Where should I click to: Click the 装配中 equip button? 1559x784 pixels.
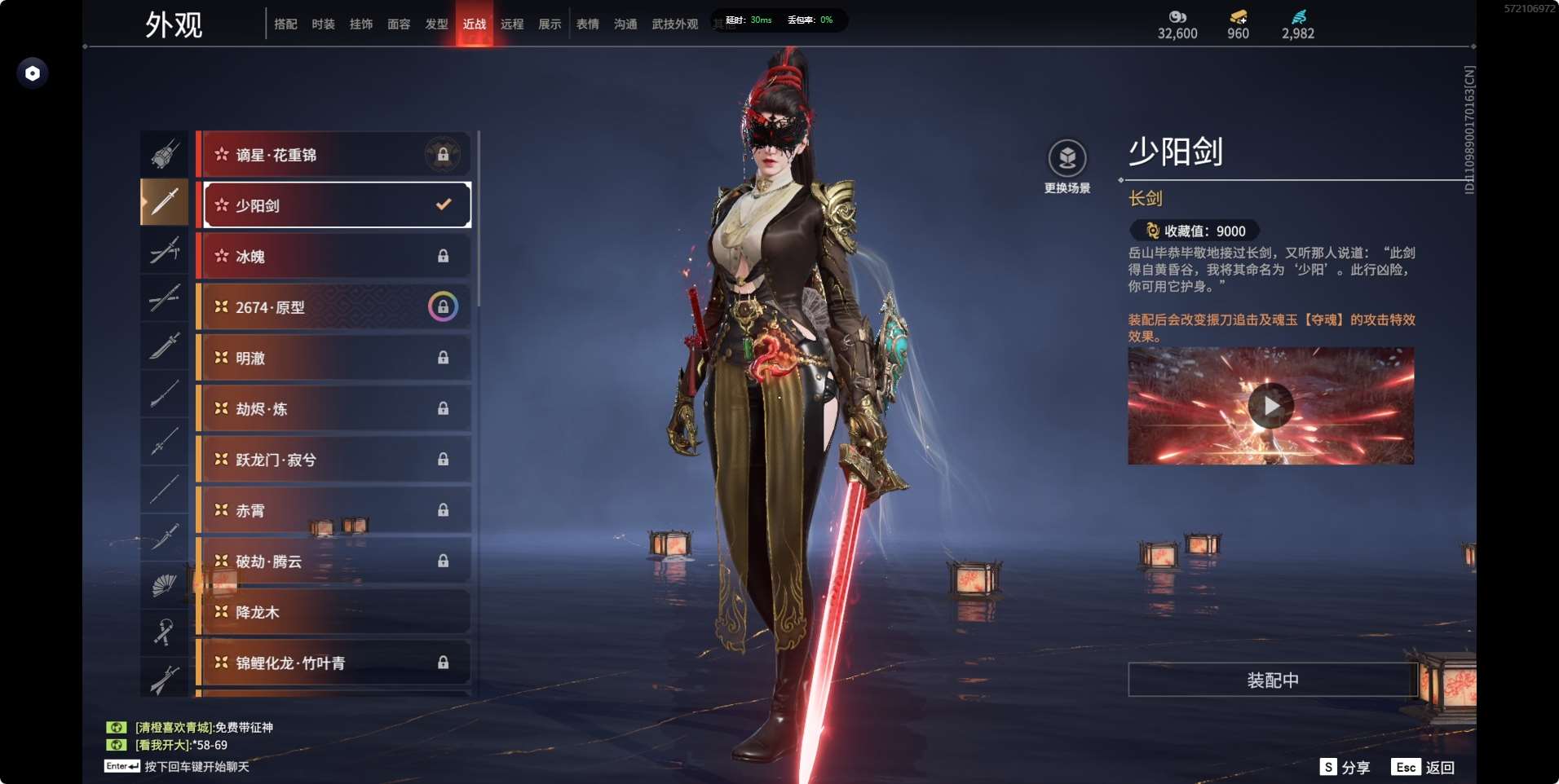(1272, 680)
